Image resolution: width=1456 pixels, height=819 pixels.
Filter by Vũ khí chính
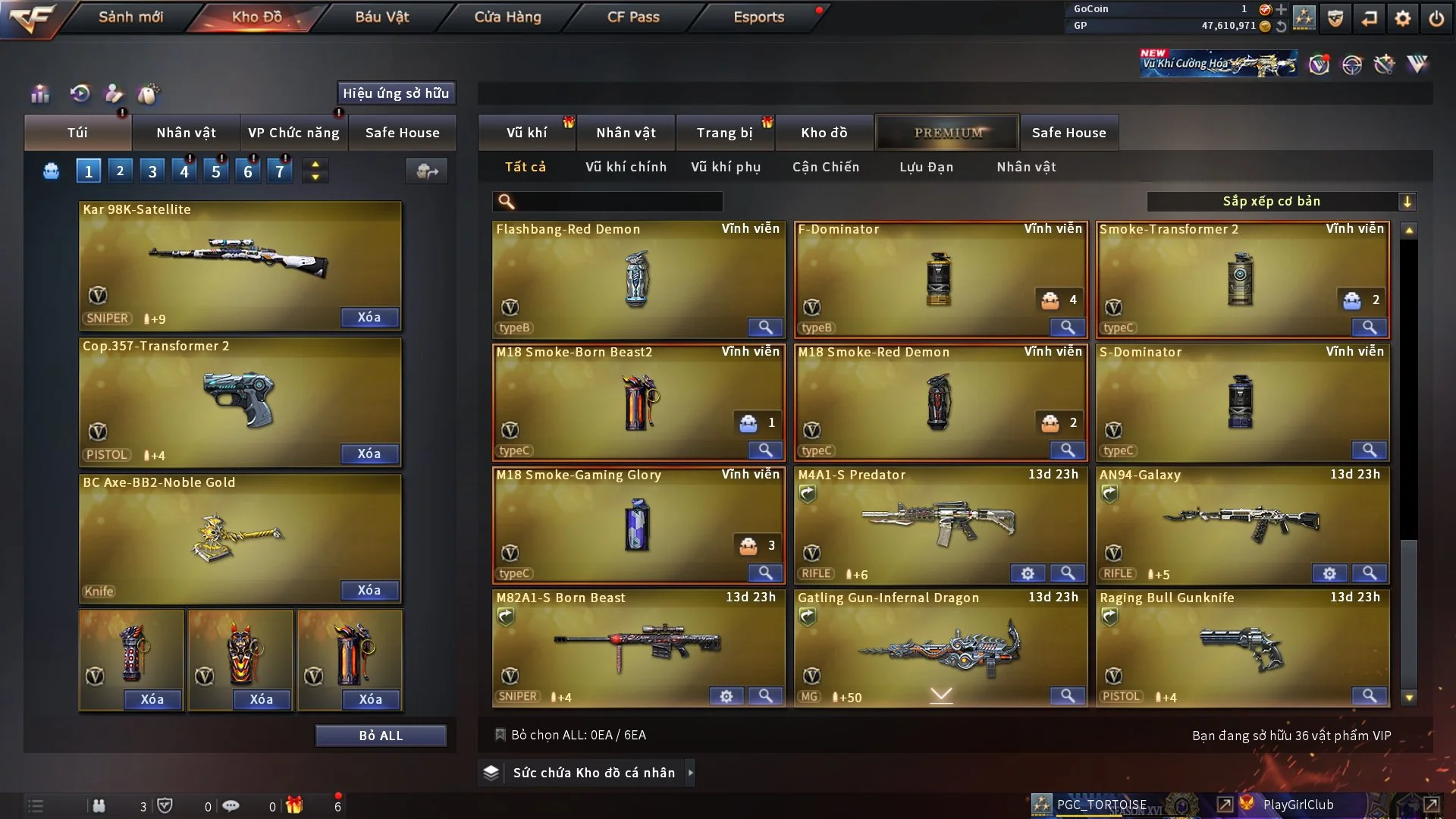[626, 167]
